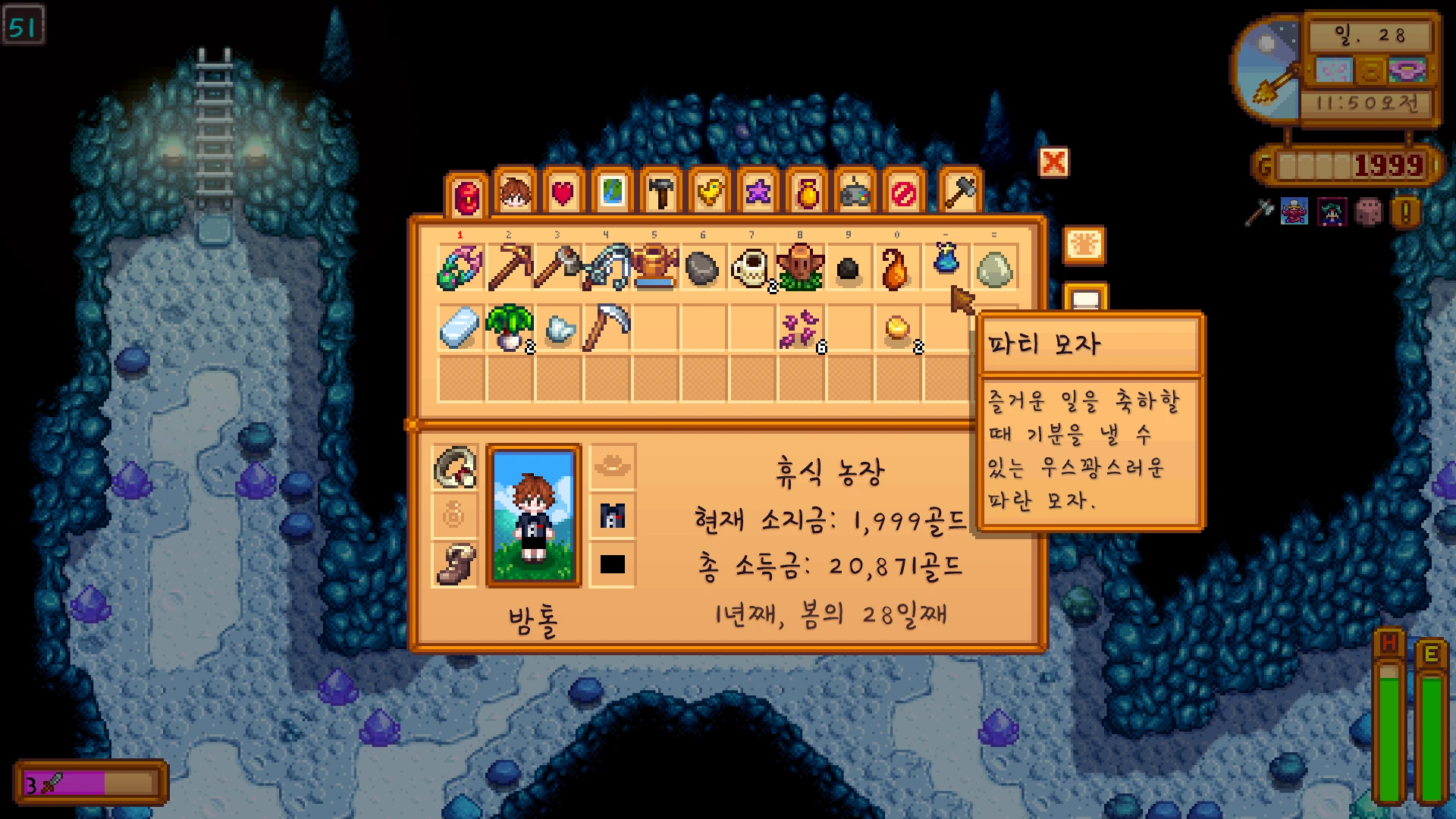The image size is (1456, 819).
Task: Open the Options tab with the gamepad
Action: 855,193
